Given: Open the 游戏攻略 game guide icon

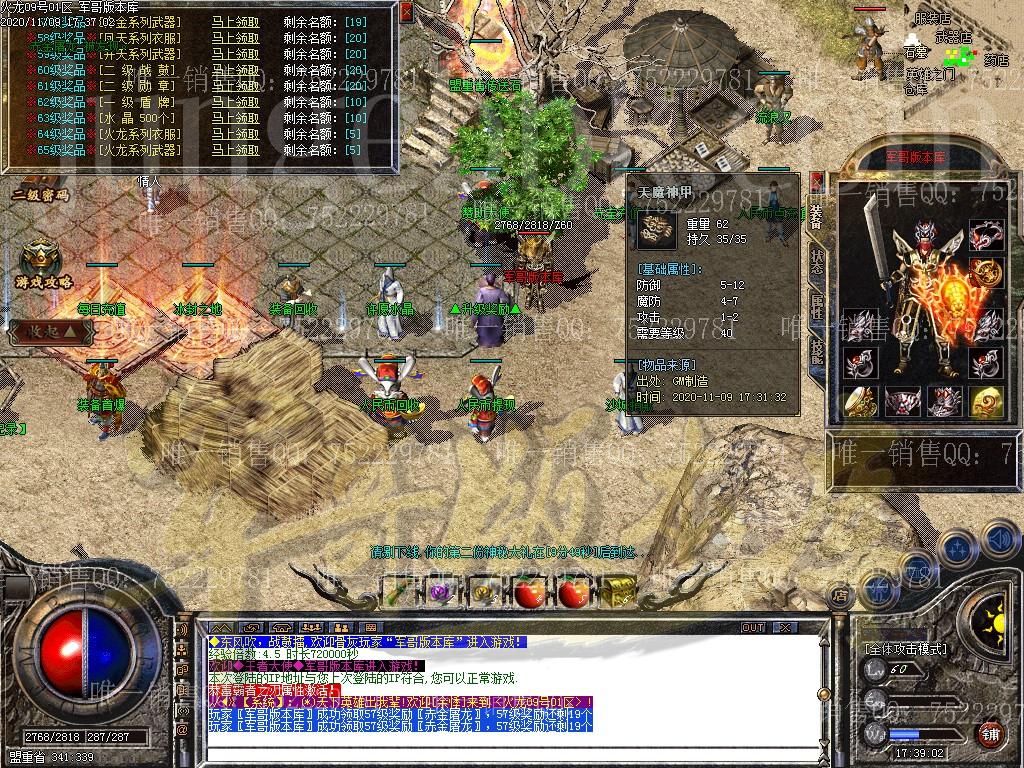Looking at the screenshot, I should (x=43, y=265).
